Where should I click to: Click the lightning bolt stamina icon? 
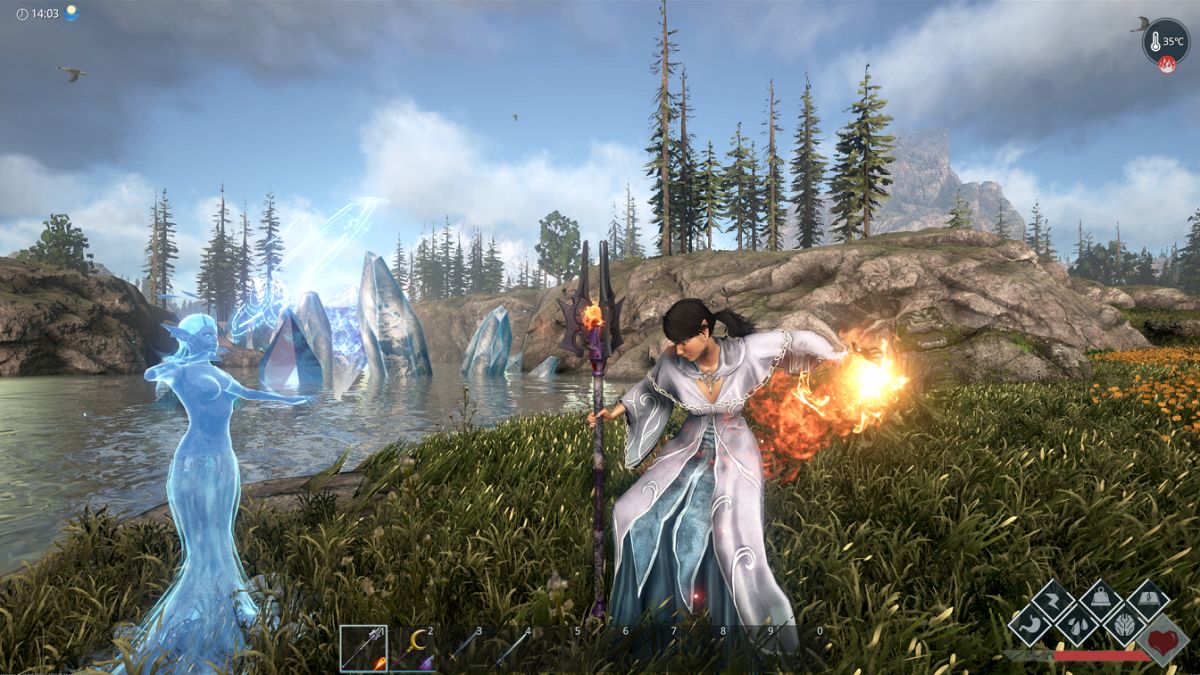click(1053, 601)
